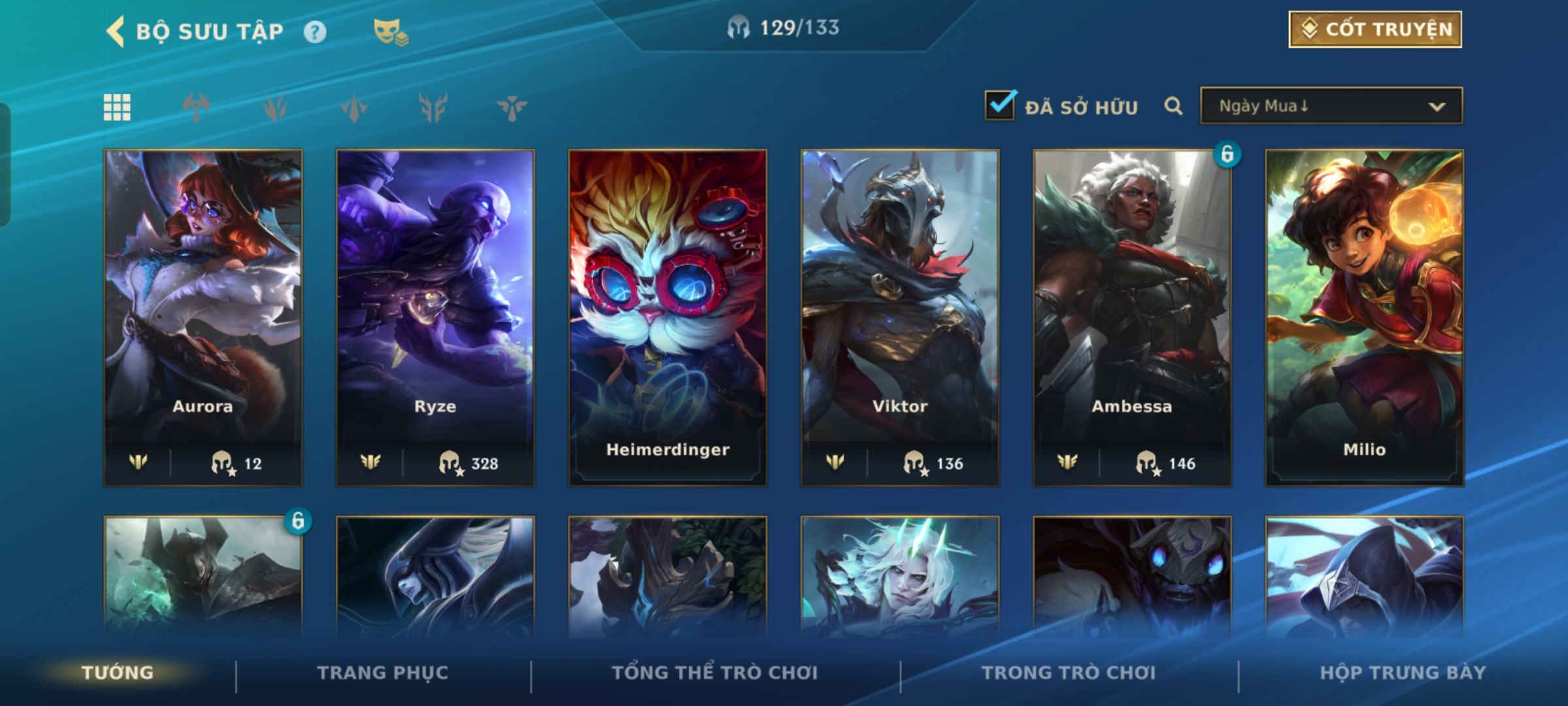This screenshot has height=706, width=1568.
Task: Open the Cốt Truyện lore button
Action: tap(1375, 29)
